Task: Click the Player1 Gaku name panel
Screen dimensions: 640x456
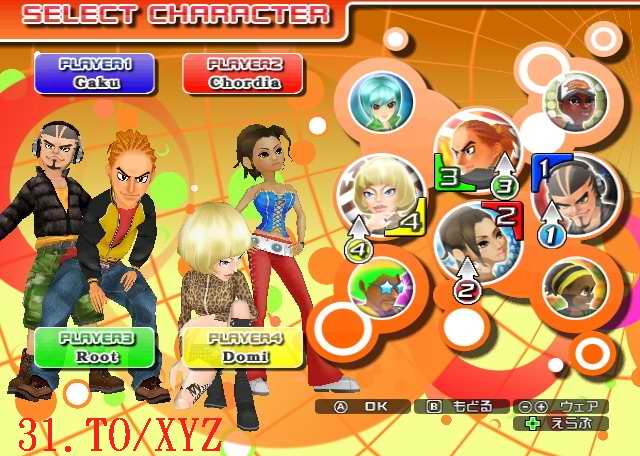Action: [96, 73]
